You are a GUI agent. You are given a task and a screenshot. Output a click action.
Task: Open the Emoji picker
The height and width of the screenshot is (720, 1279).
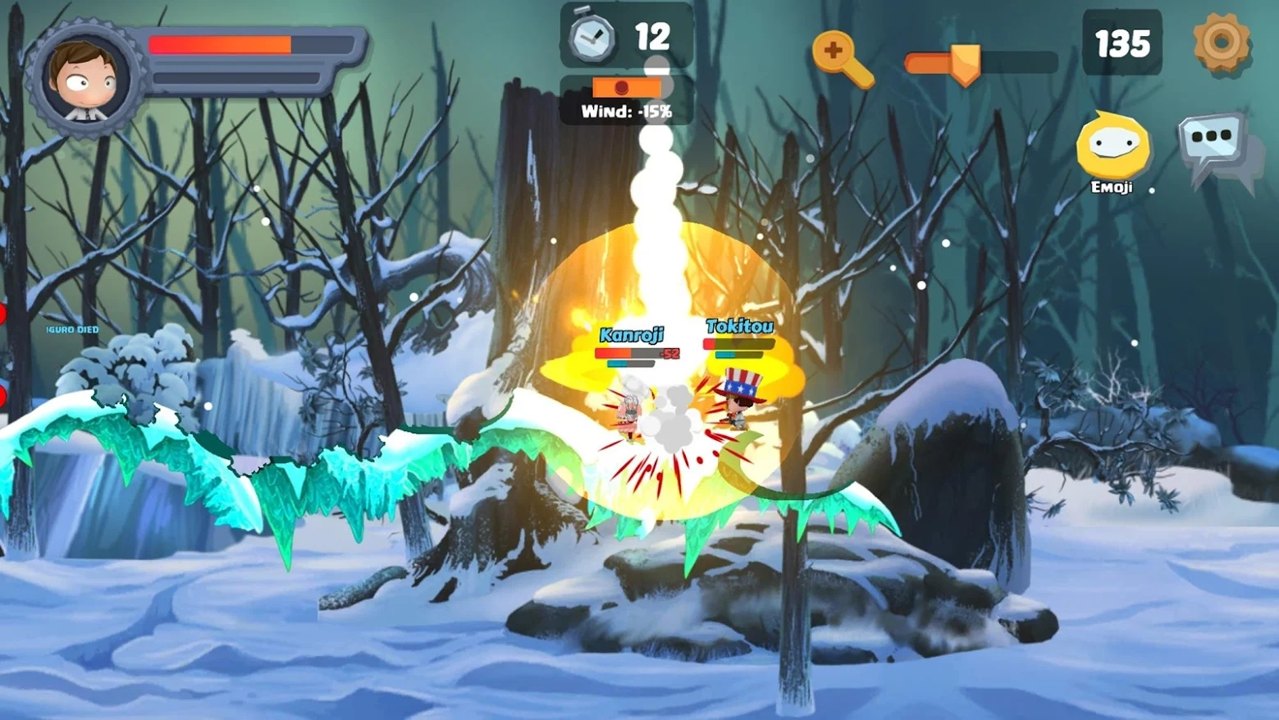click(x=1112, y=146)
